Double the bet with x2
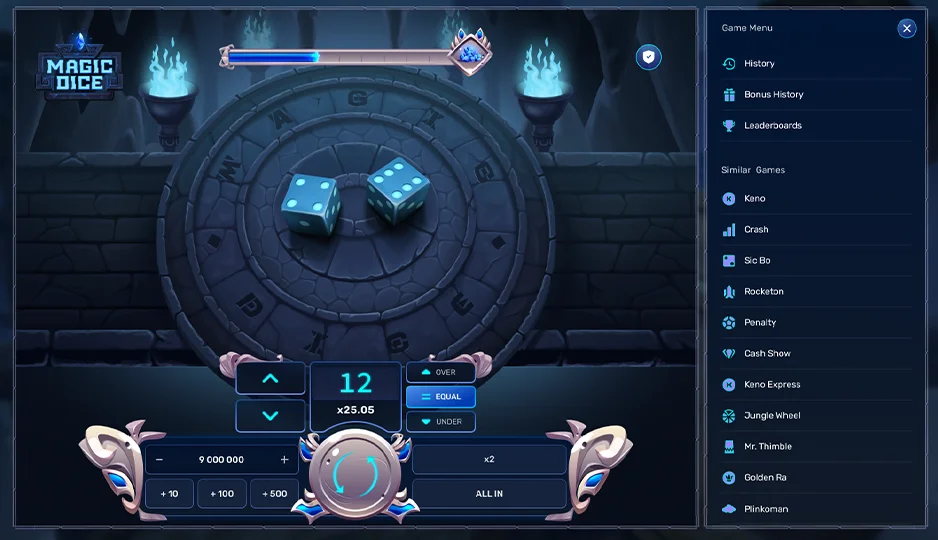The width and height of the screenshot is (938, 540). point(489,460)
